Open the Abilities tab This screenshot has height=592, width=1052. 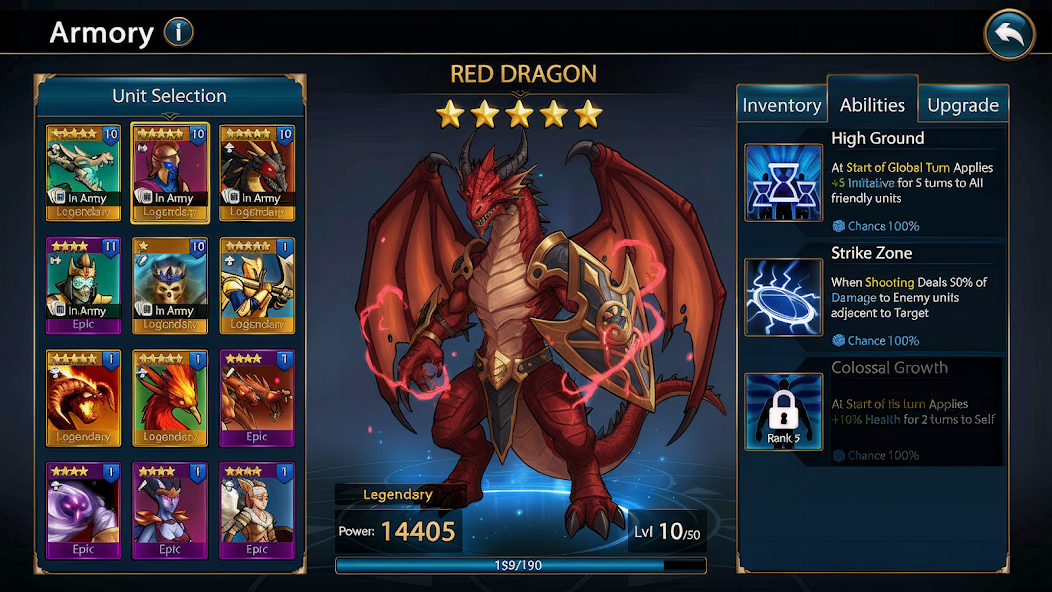coord(872,104)
